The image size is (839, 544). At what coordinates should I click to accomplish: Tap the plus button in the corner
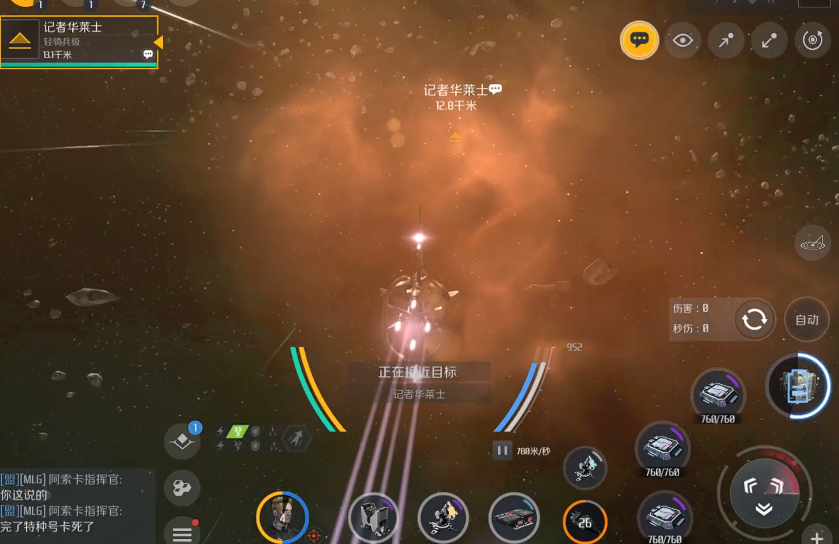click(x=818, y=535)
